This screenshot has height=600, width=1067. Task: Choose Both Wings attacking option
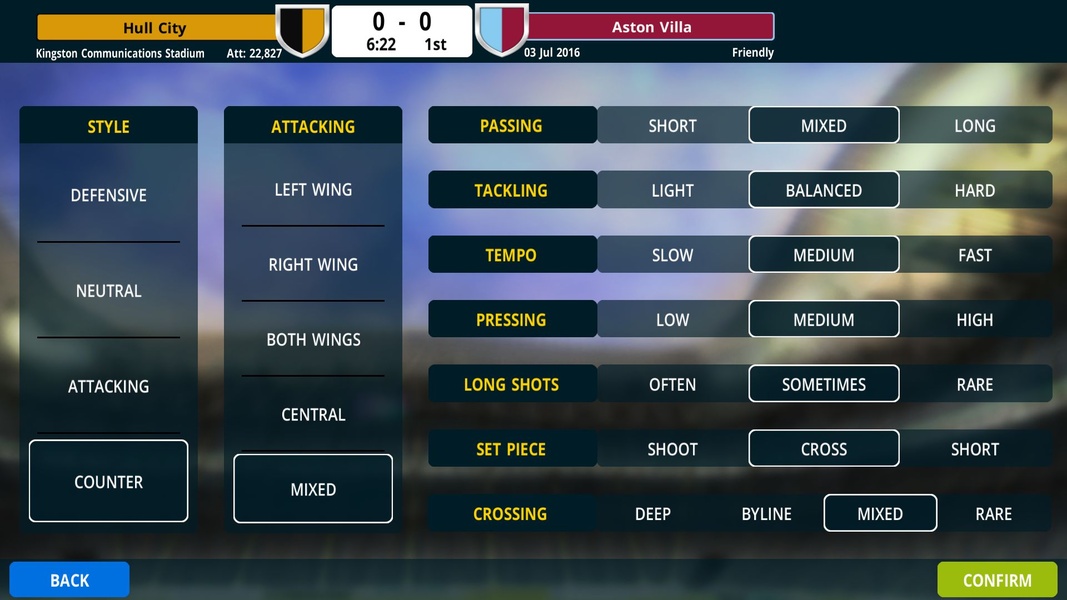[313, 339]
